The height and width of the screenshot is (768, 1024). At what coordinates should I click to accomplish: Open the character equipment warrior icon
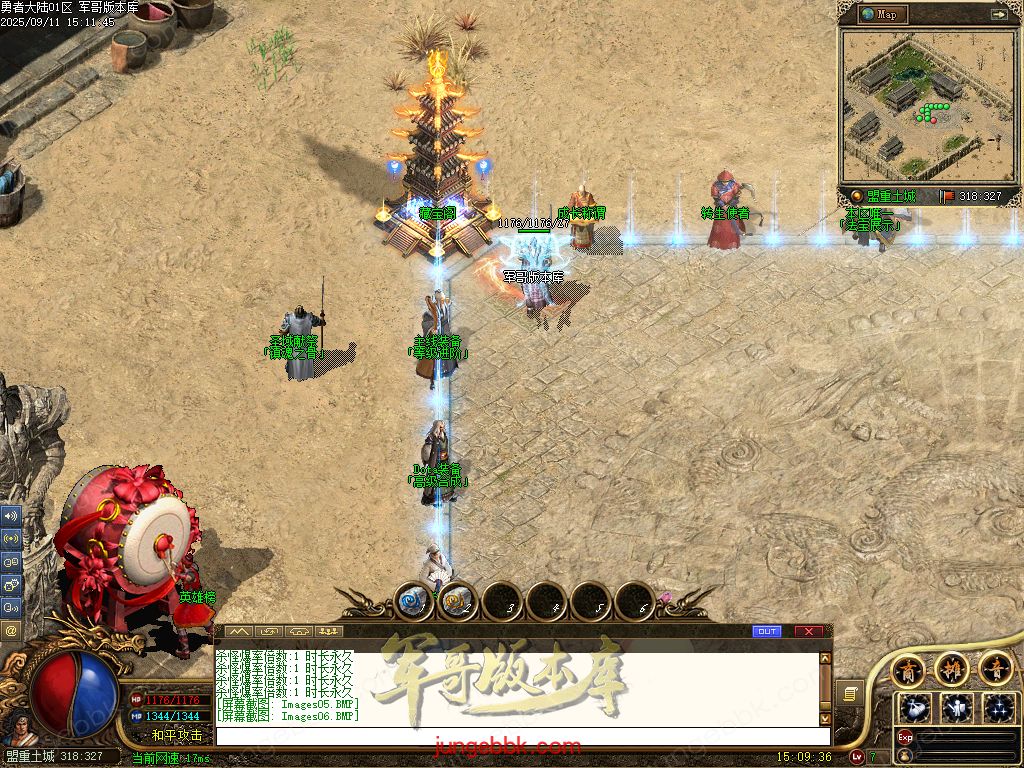click(x=958, y=708)
